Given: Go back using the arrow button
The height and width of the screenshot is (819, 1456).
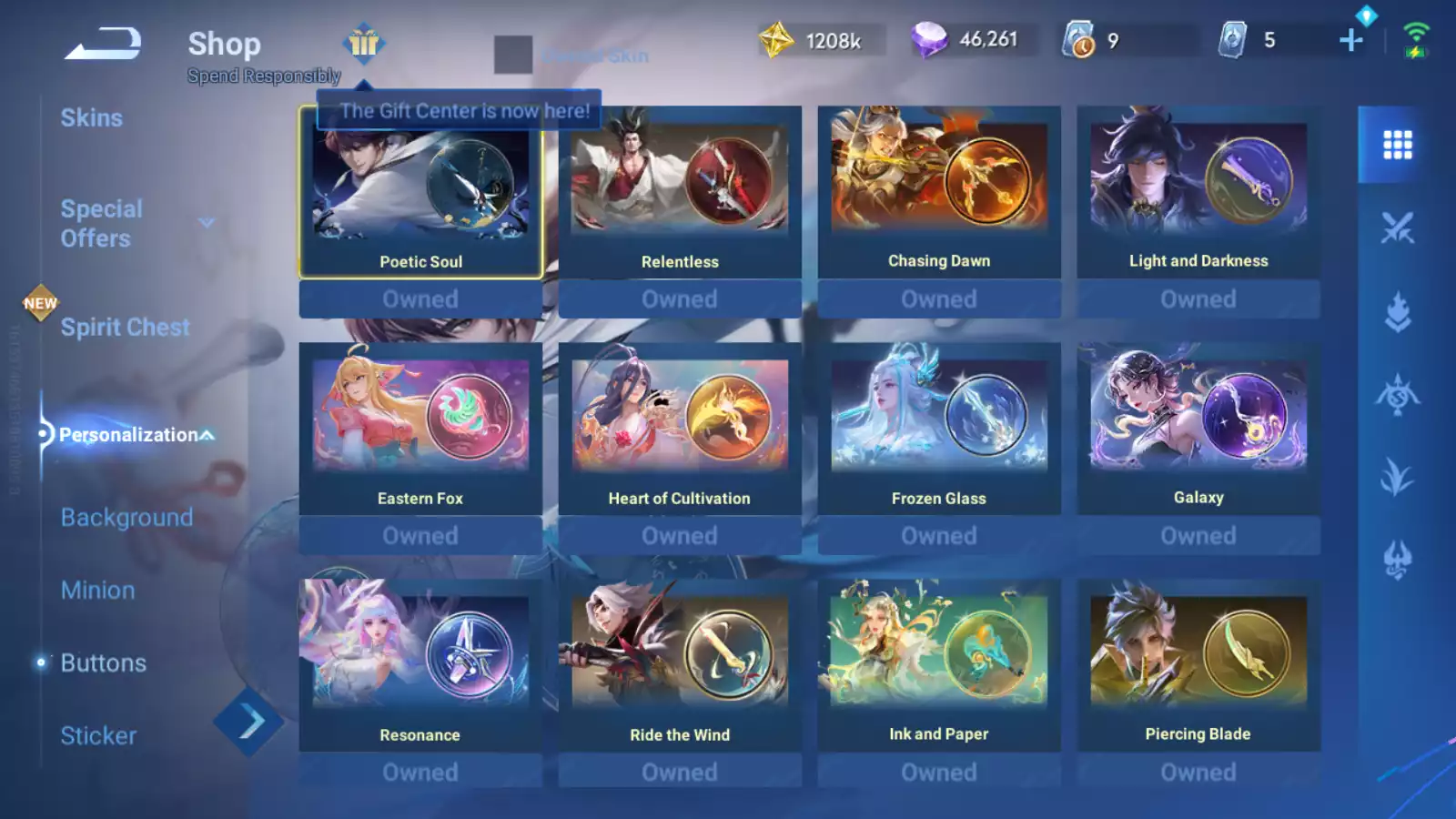Looking at the screenshot, I should 103,43.
